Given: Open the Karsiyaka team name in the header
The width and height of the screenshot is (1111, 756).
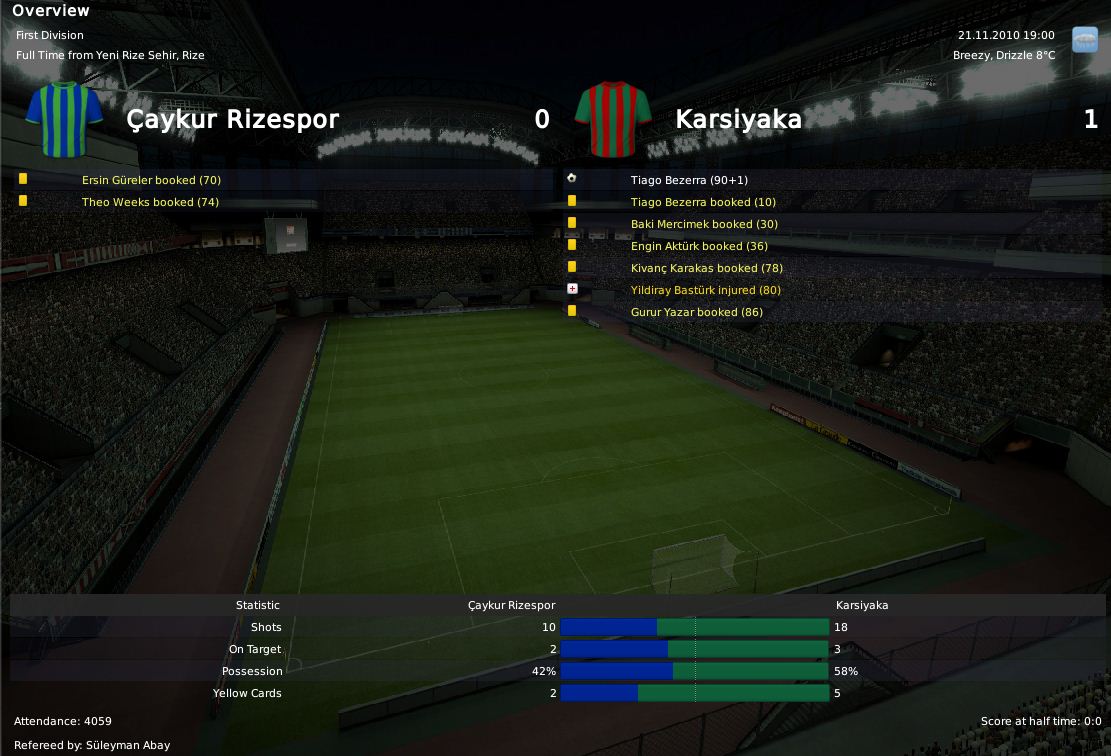Looking at the screenshot, I should (x=738, y=120).
